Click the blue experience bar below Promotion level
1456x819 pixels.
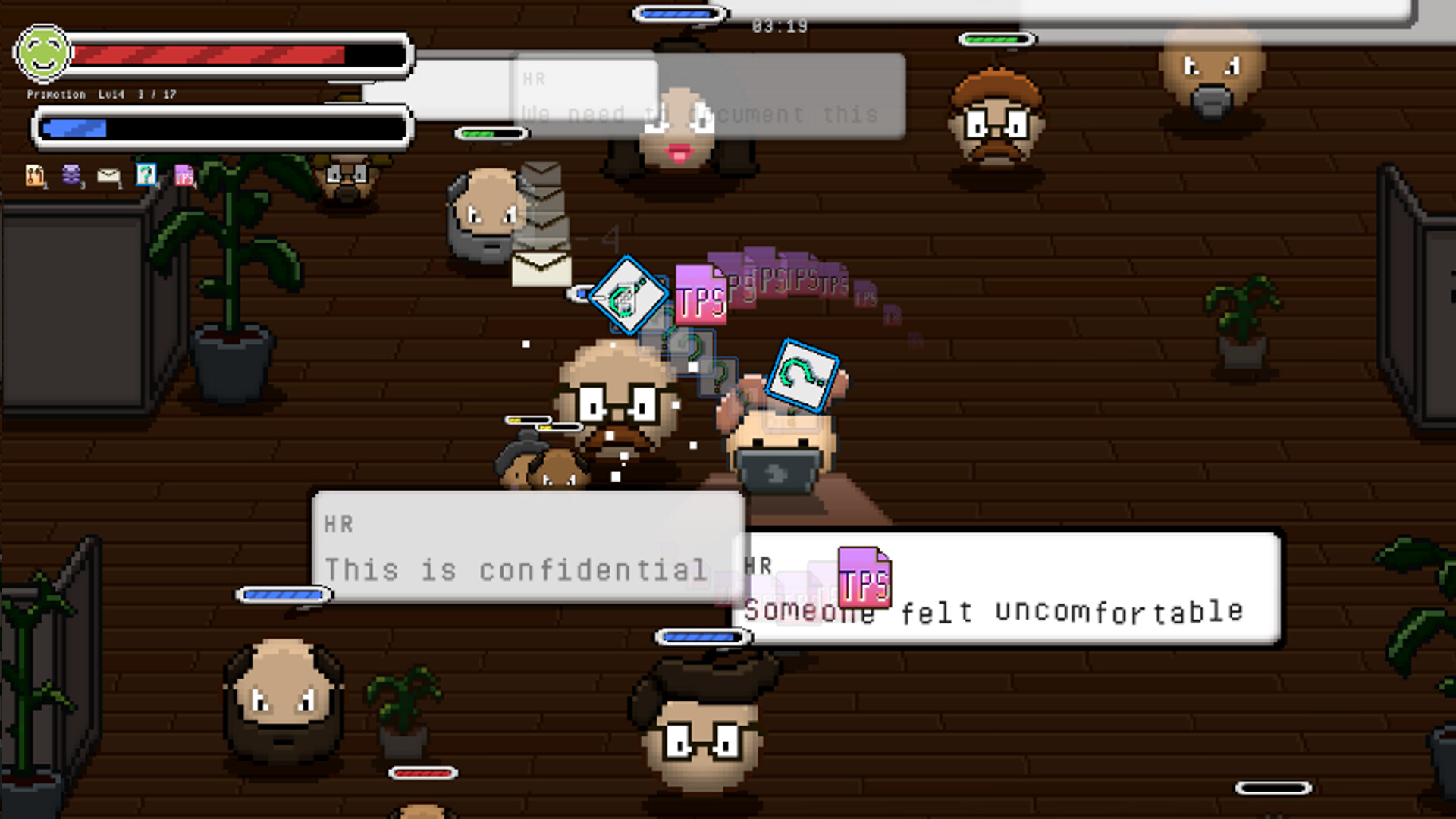tap(220, 127)
